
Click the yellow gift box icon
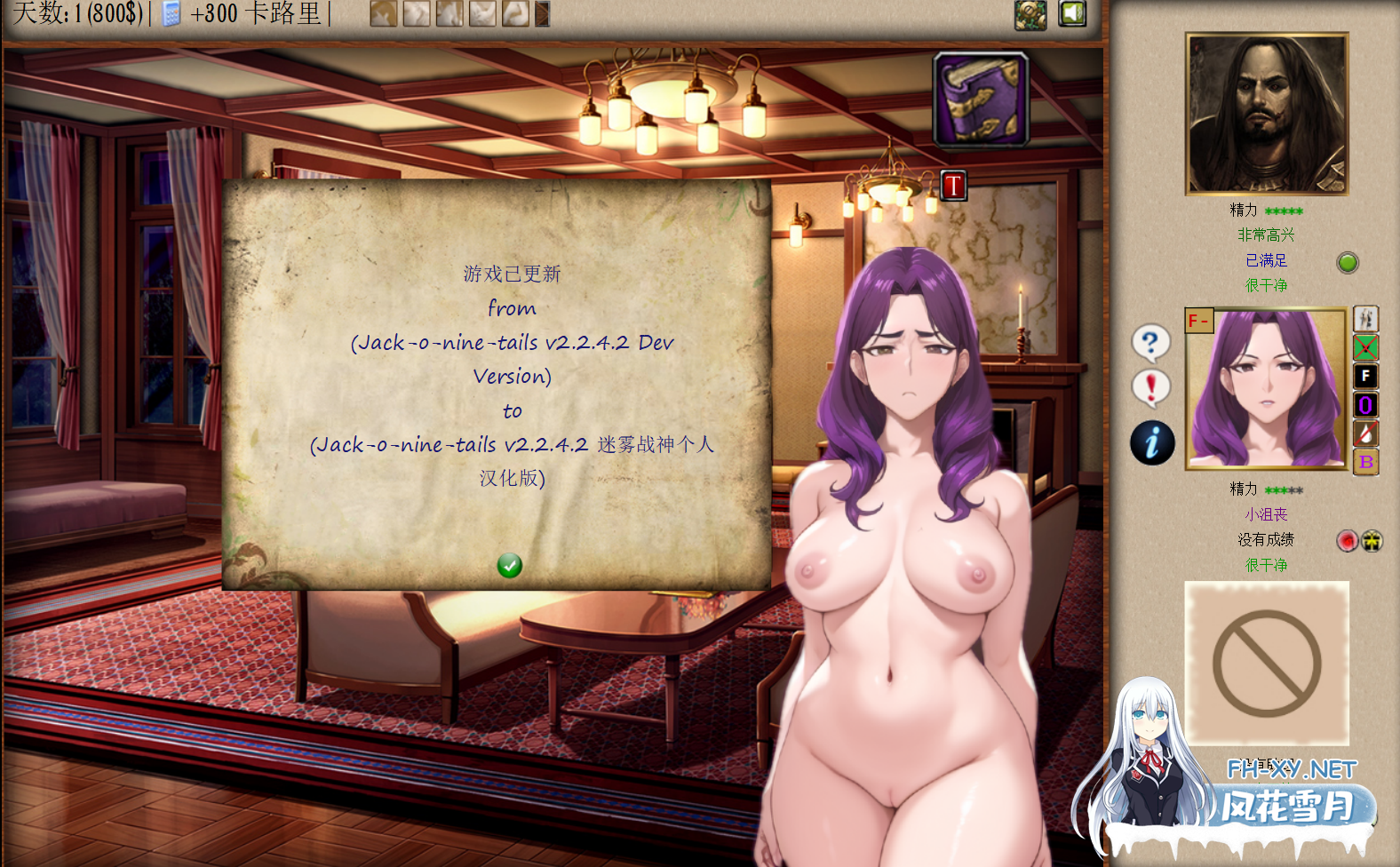(x=1372, y=540)
